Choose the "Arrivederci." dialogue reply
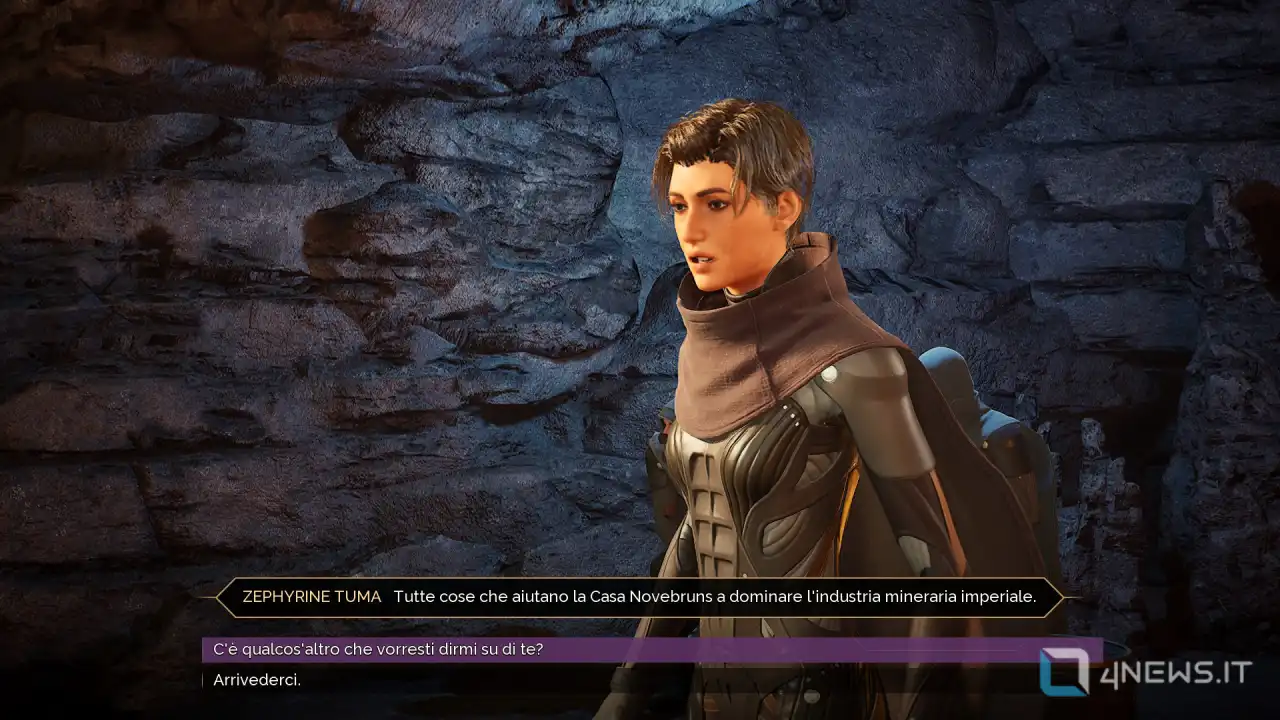1280x720 pixels. (257, 680)
